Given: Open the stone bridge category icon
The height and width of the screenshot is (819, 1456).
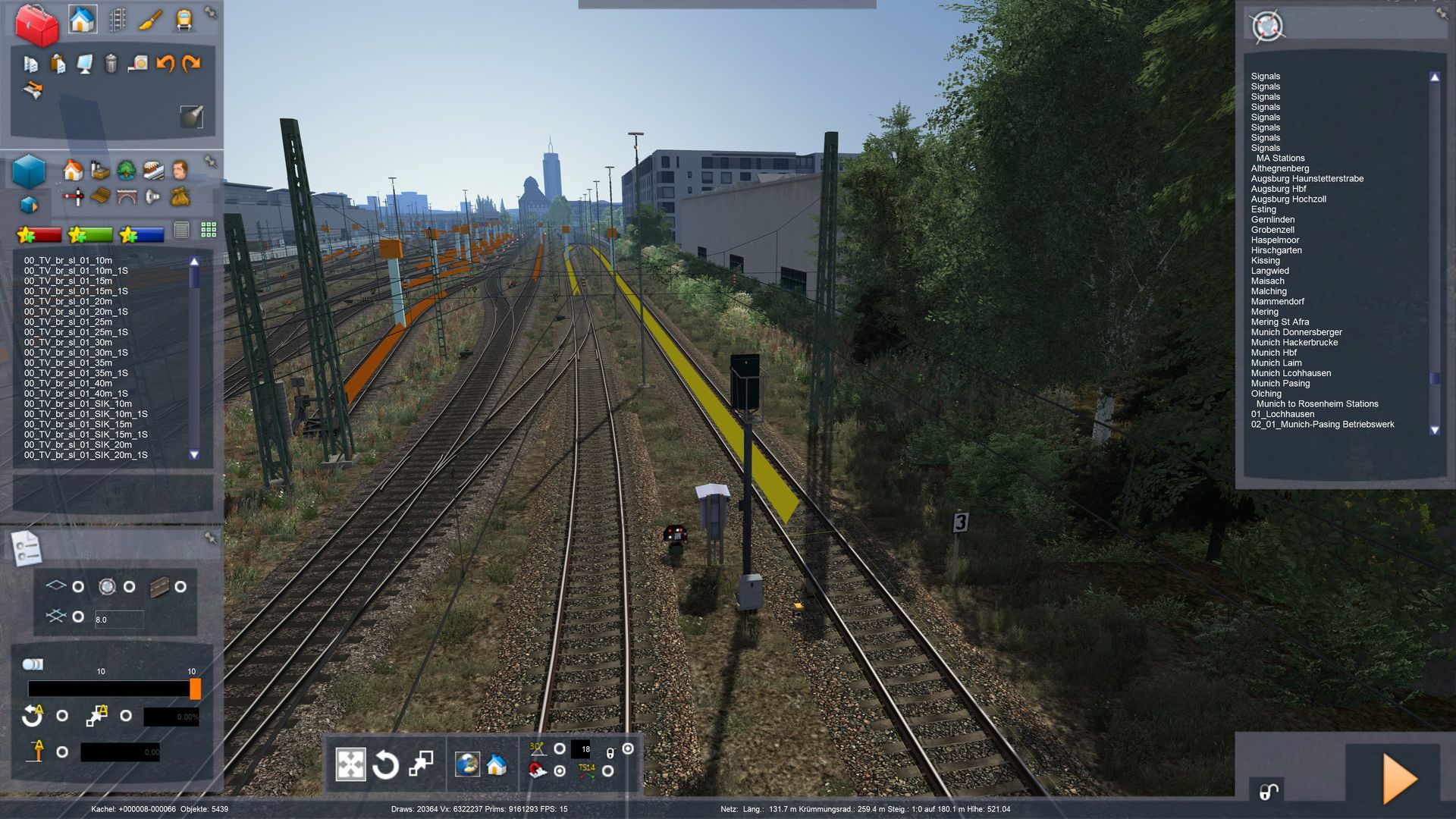Looking at the screenshot, I should (x=126, y=197).
